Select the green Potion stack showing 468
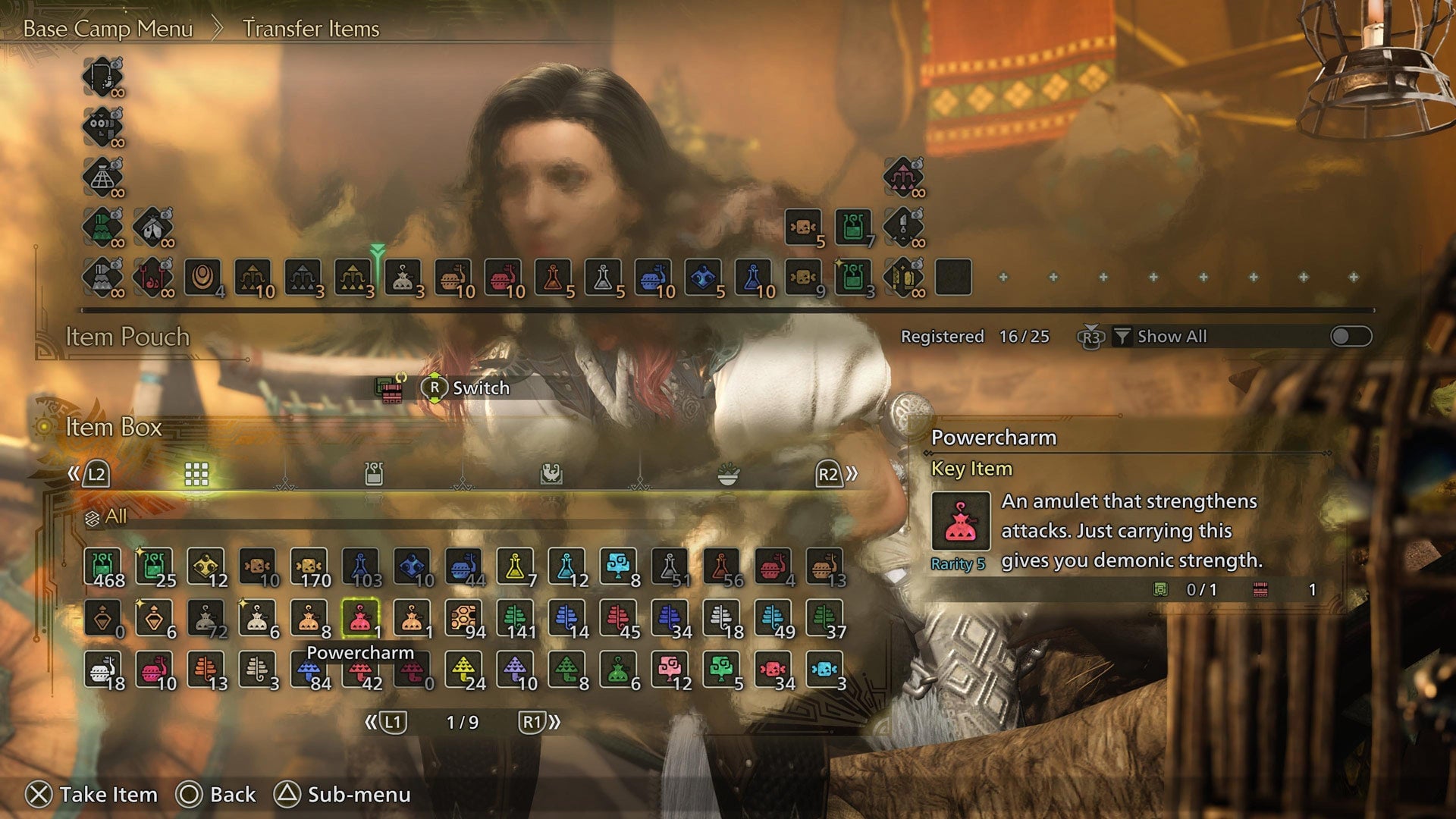This screenshot has height=819, width=1456. (x=102, y=565)
